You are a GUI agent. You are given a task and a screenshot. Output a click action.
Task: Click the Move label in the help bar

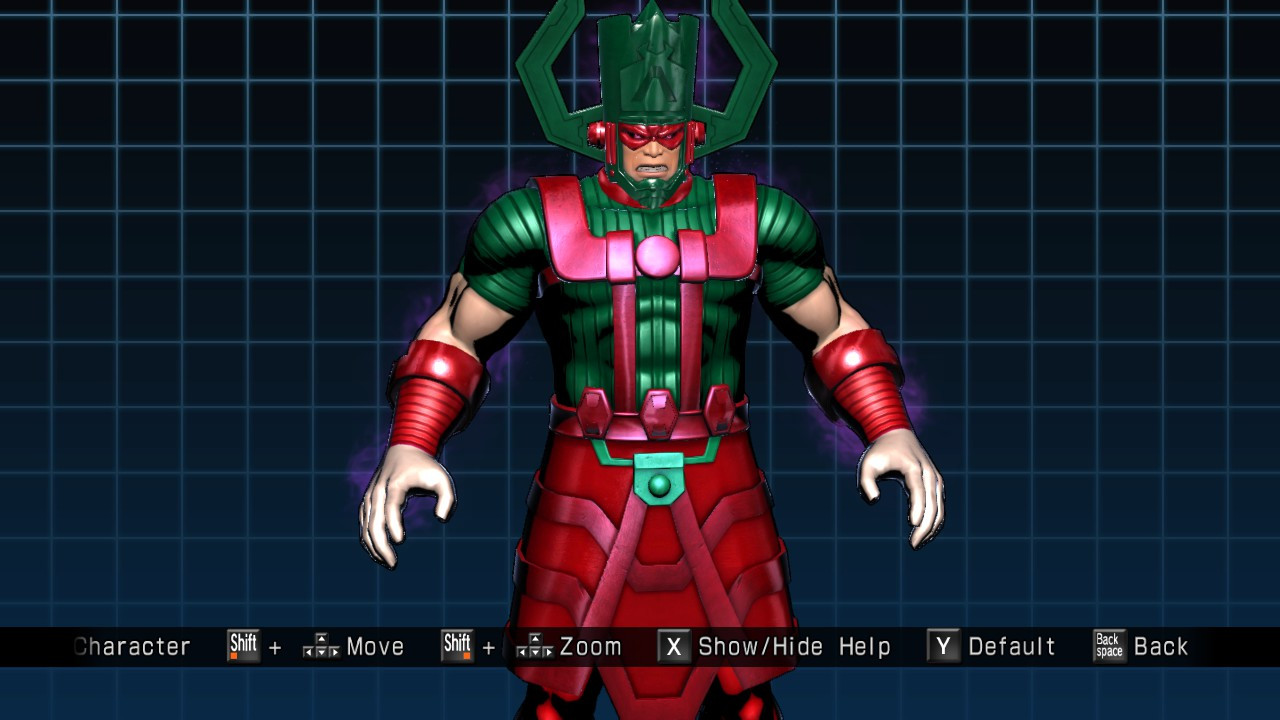[375, 647]
